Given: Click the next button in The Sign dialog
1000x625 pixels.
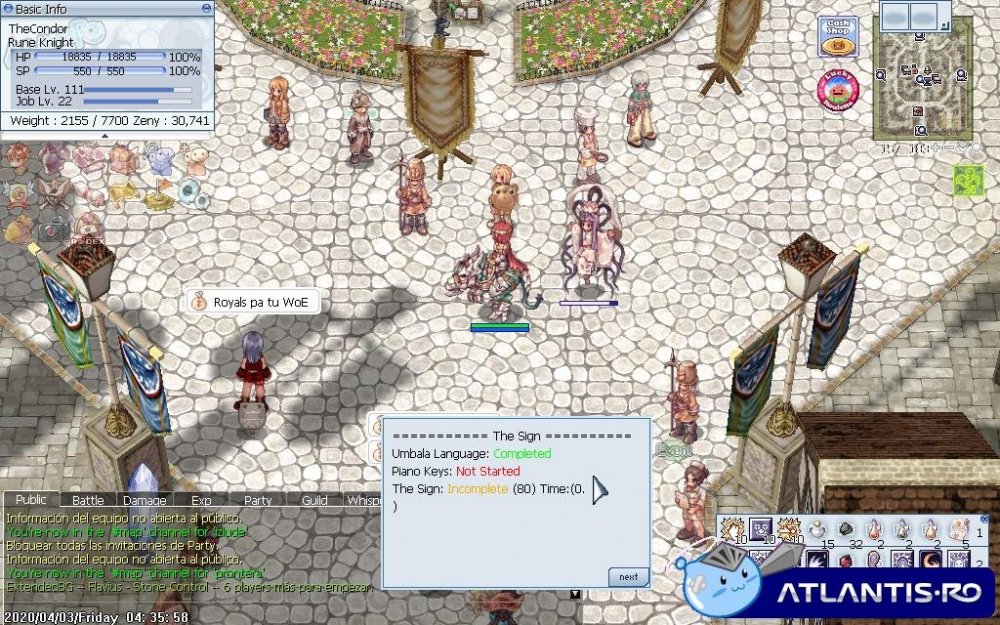Looking at the screenshot, I should pos(628,577).
